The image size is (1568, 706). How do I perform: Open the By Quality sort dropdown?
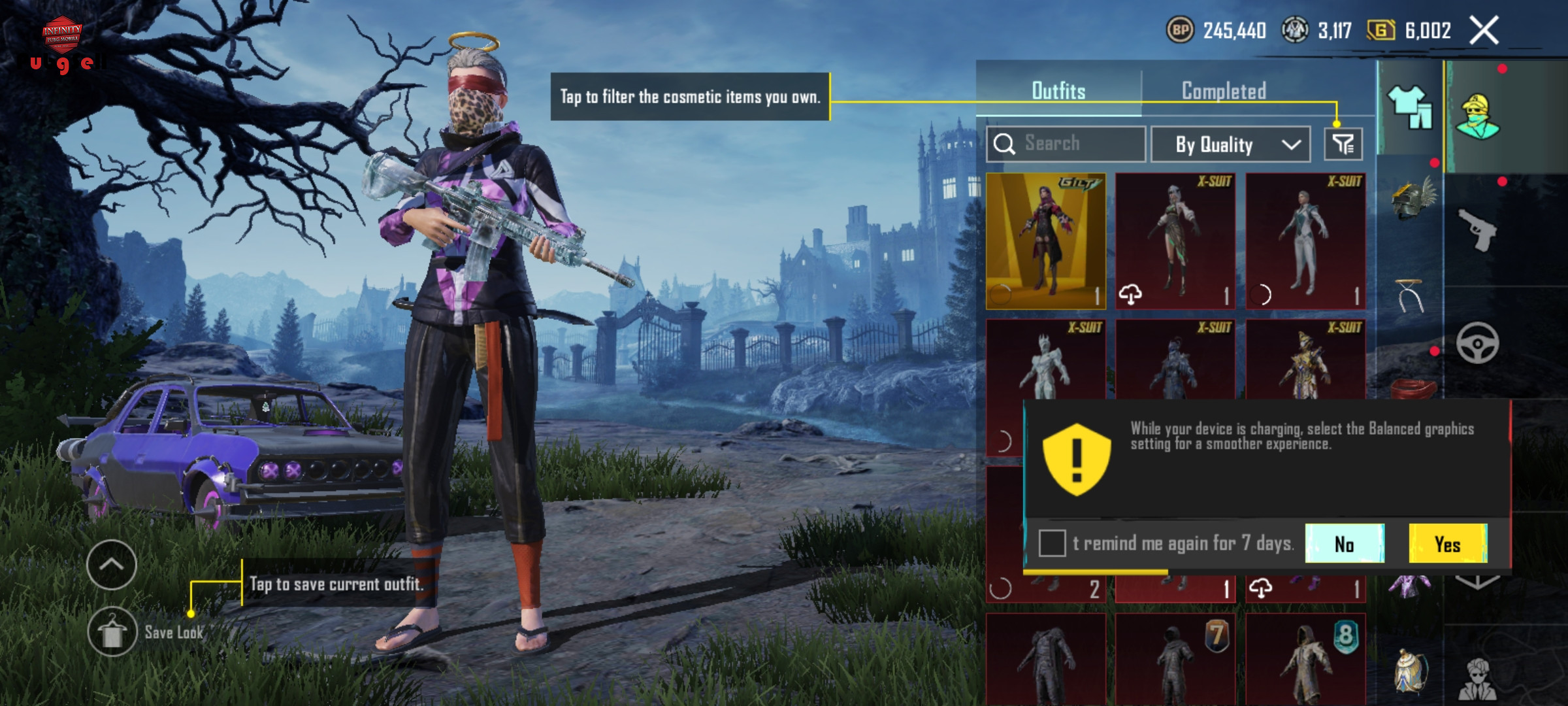pos(1230,144)
